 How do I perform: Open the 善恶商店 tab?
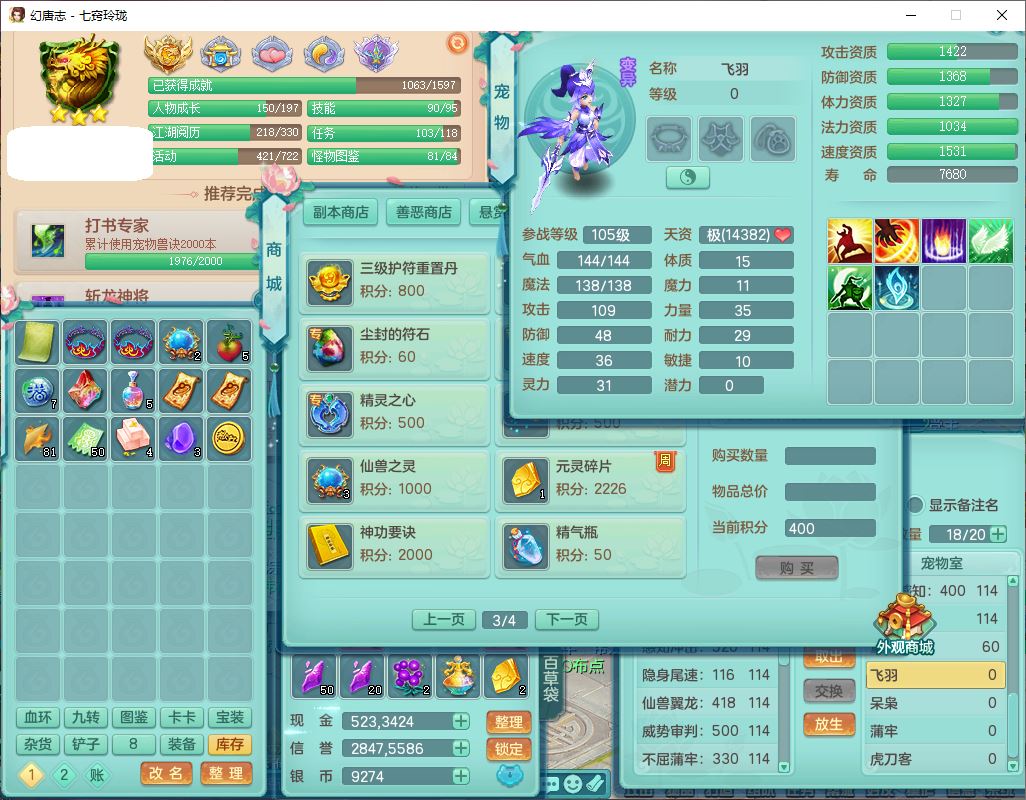coord(423,212)
